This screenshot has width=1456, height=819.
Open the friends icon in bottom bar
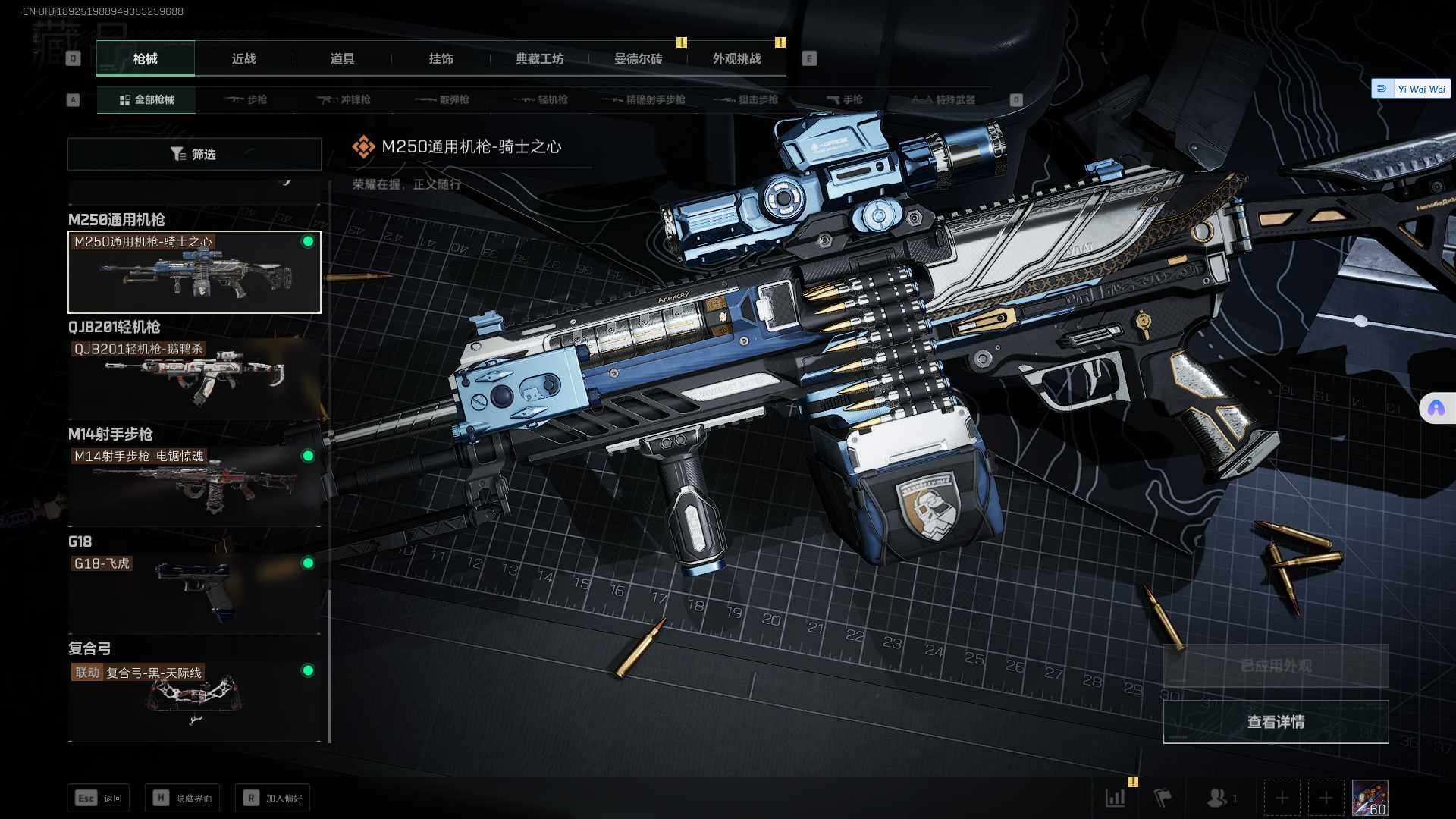coord(1219,798)
